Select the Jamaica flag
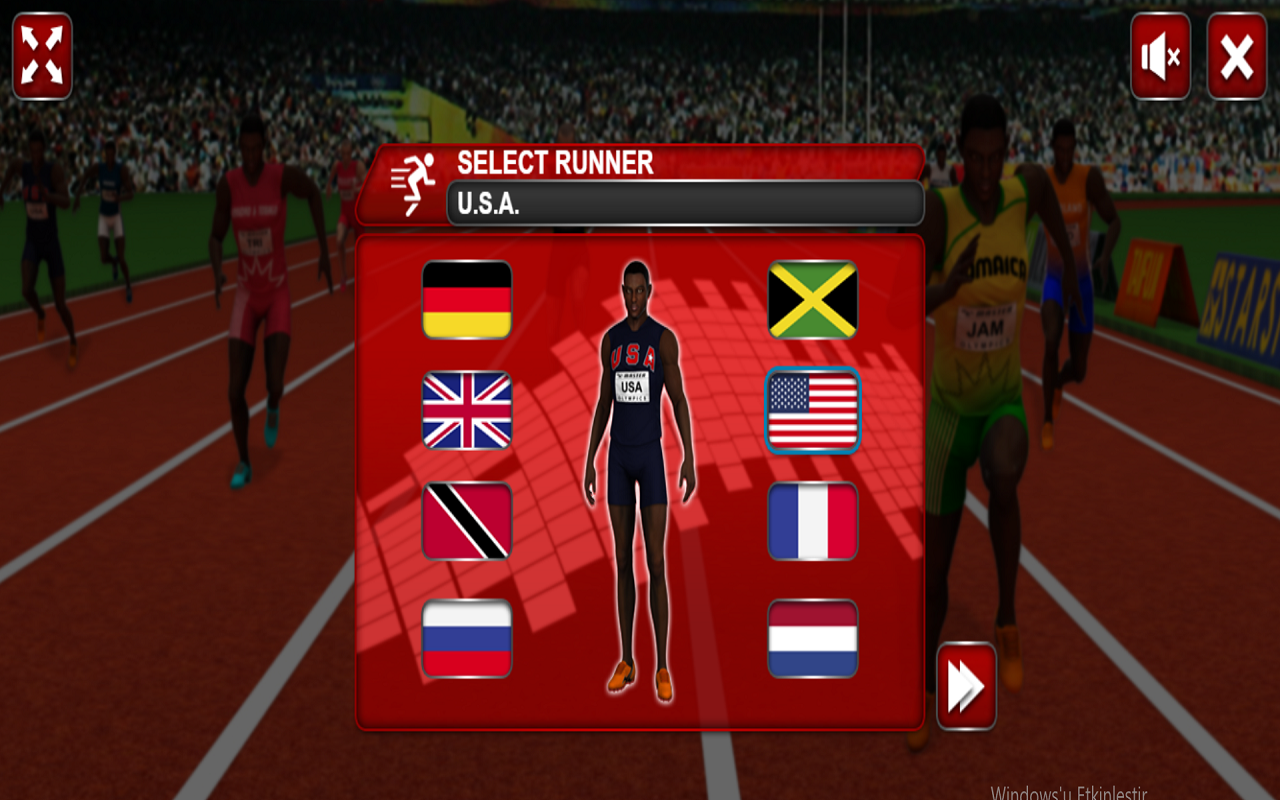The height and width of the screenshot is (800, 1280). click(x=812, y=300)
